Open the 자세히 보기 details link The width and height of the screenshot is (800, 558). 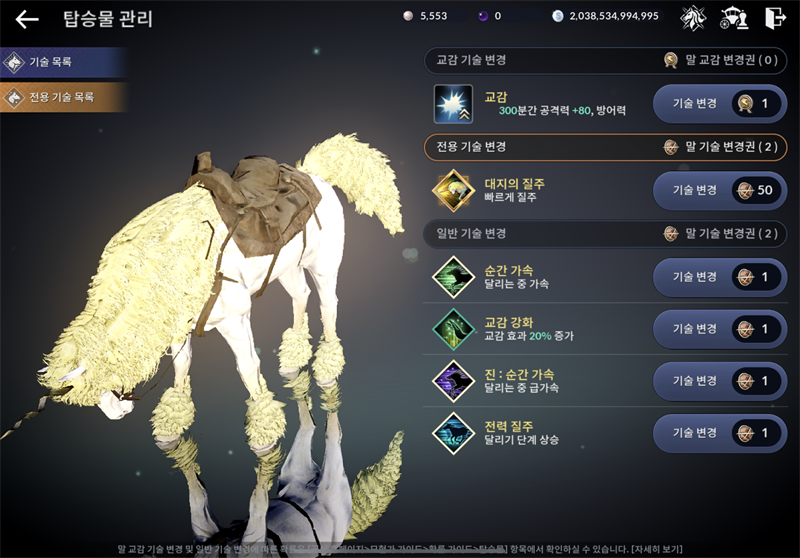pos(656,549)
